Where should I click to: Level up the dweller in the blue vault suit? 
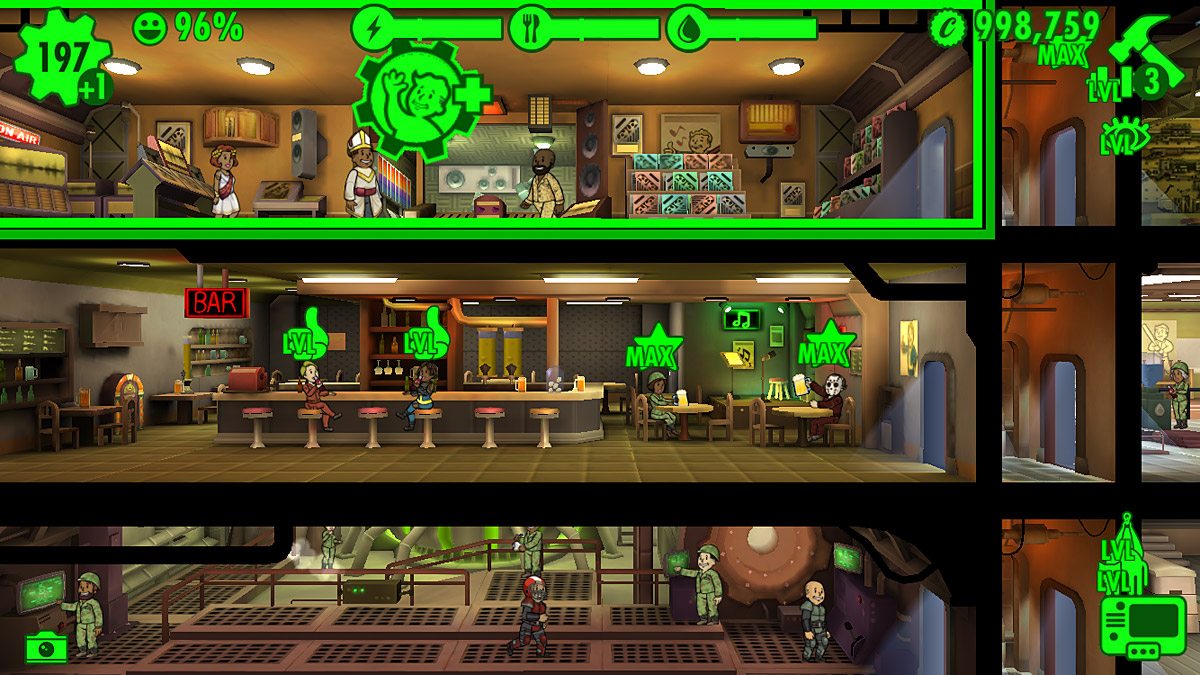click(425, 334)
